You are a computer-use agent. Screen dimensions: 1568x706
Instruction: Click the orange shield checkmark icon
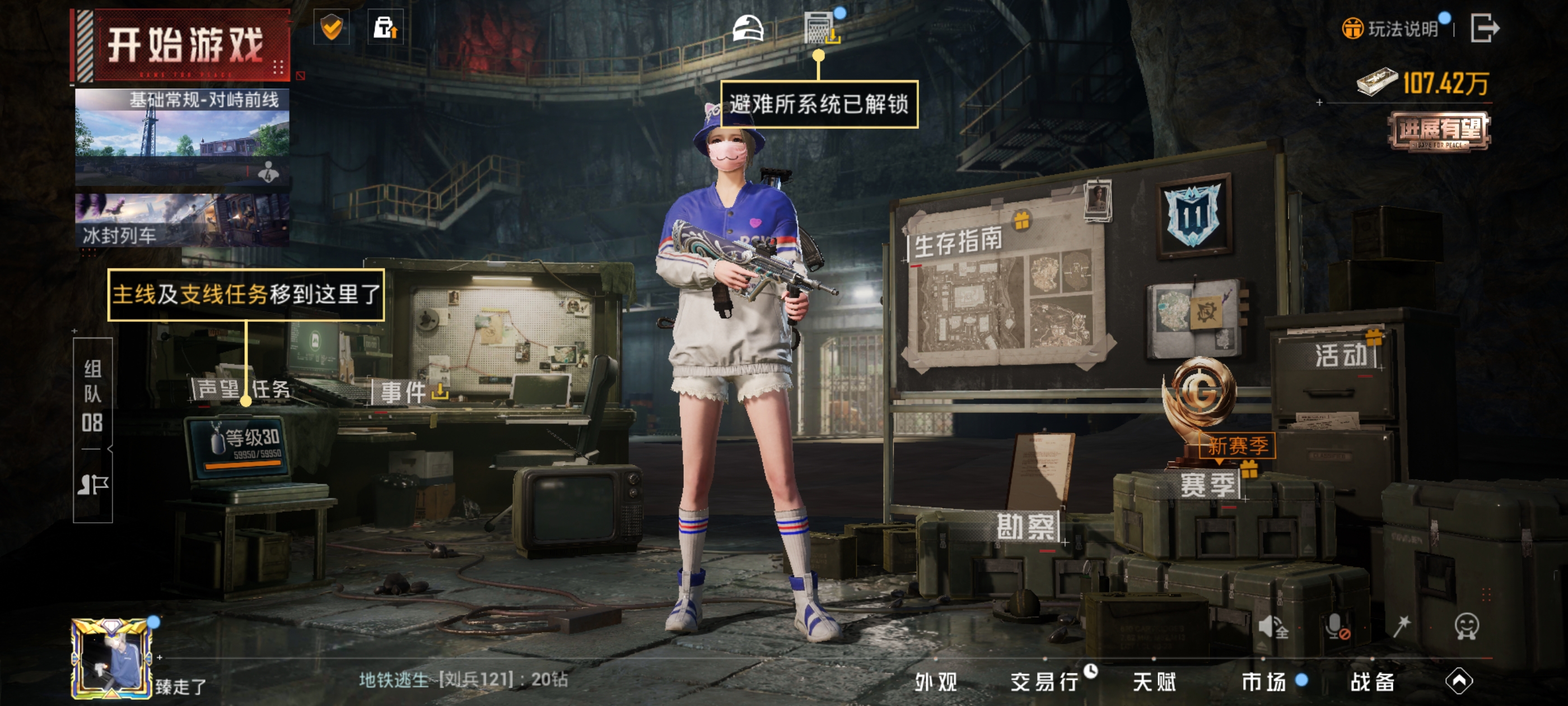point(332,27)
